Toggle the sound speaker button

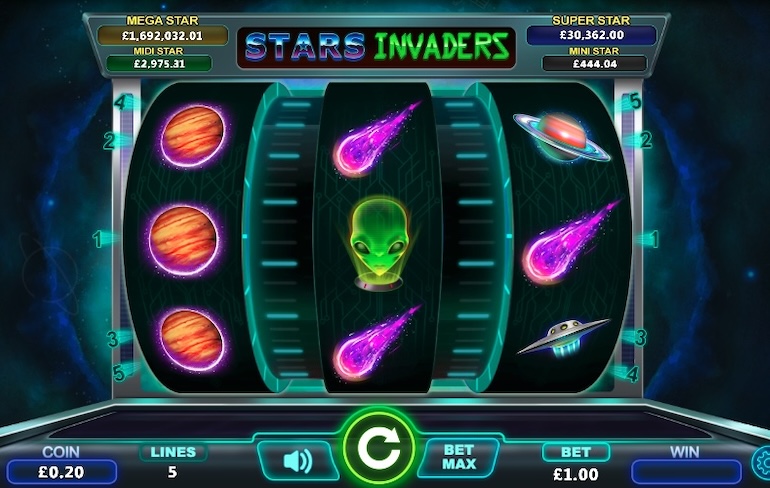pos(298,460)
